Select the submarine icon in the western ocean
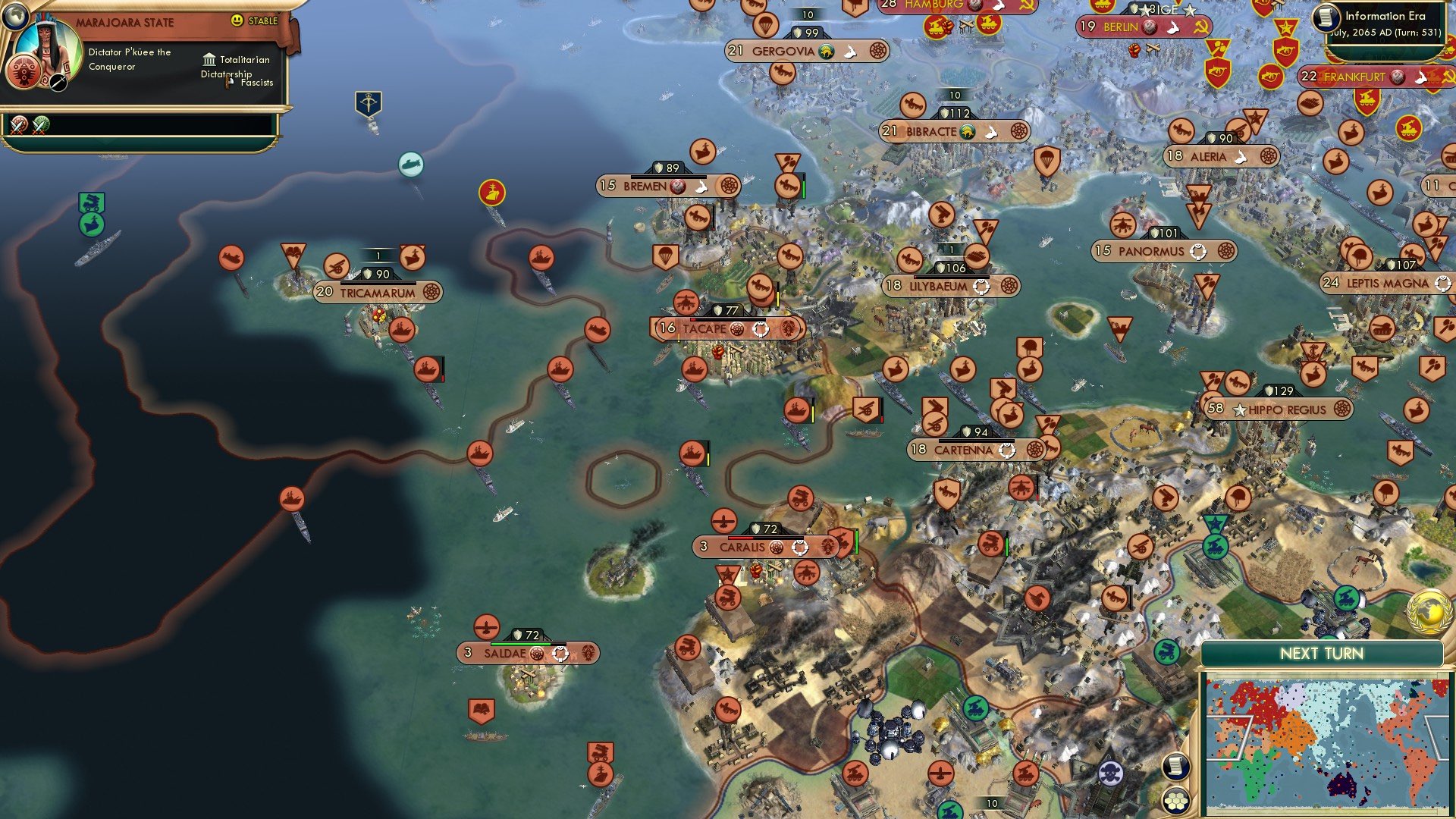Viewport: 1456px width, 819px height. [x=411, y=165]
